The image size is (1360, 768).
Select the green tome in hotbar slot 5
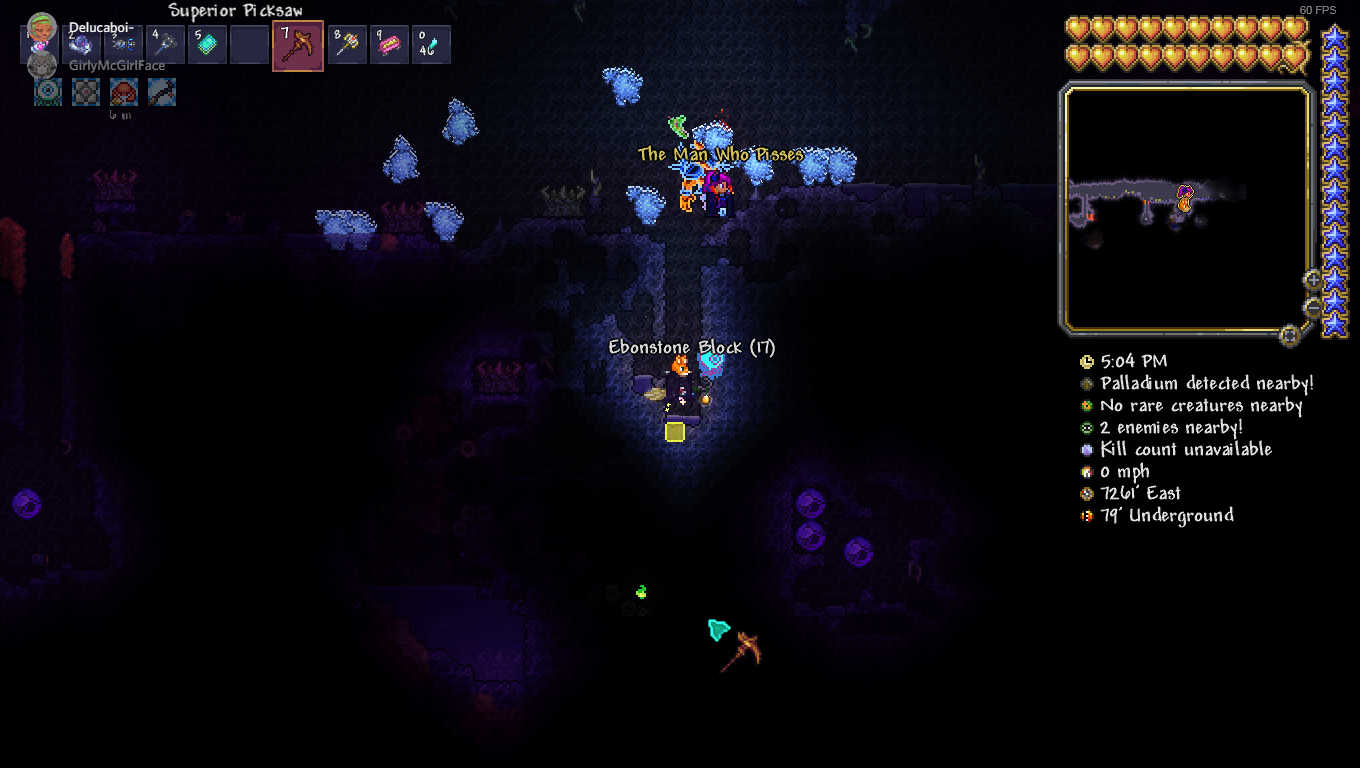(x=206, y=45)
